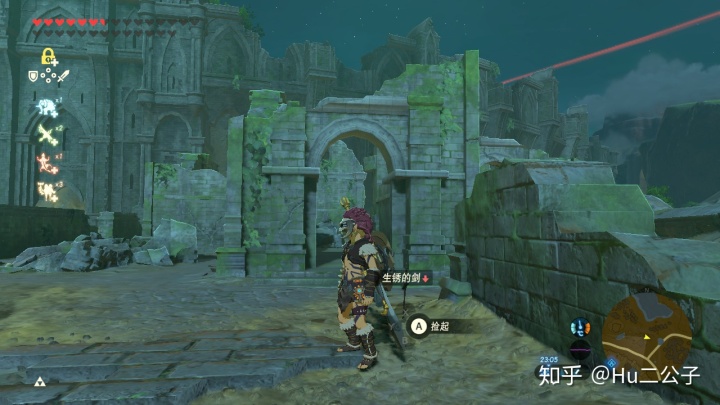Activate the yellow champion ability icon at the bottom

point(46,187)
